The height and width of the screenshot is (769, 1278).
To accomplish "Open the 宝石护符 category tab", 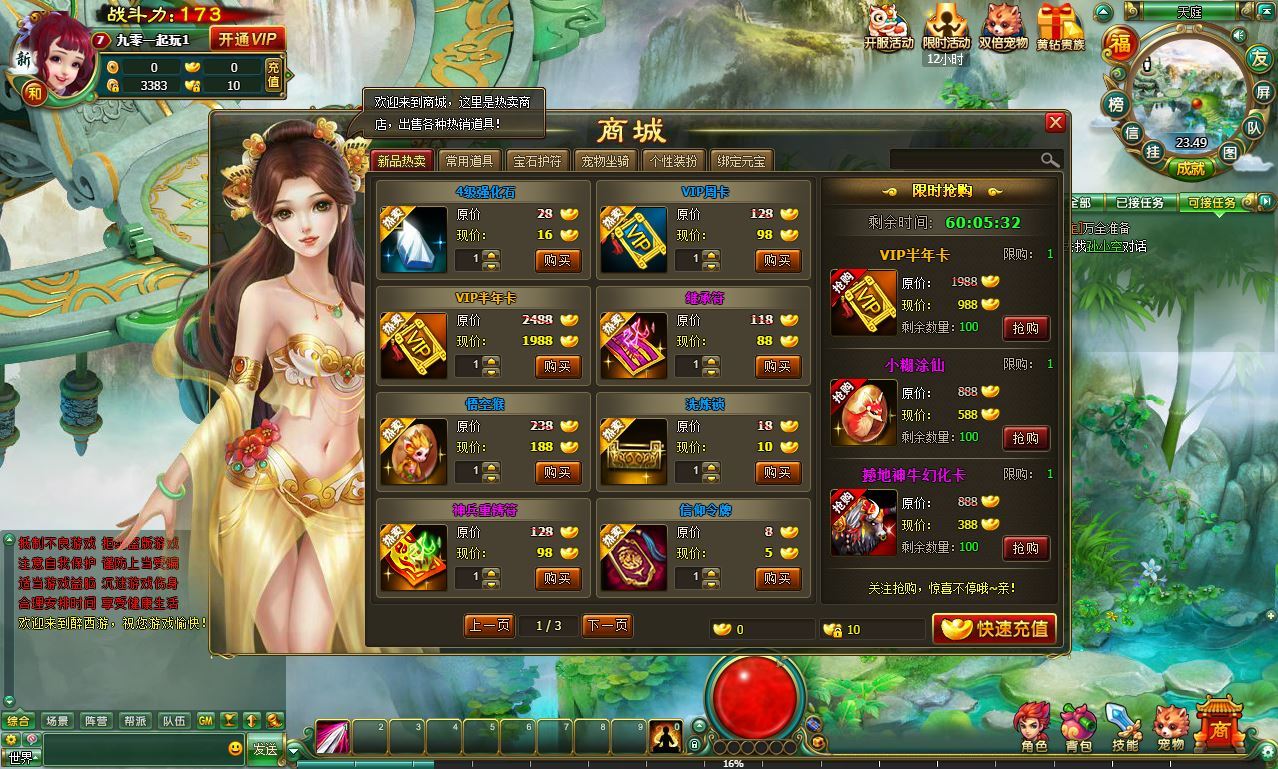I will 538,161.
